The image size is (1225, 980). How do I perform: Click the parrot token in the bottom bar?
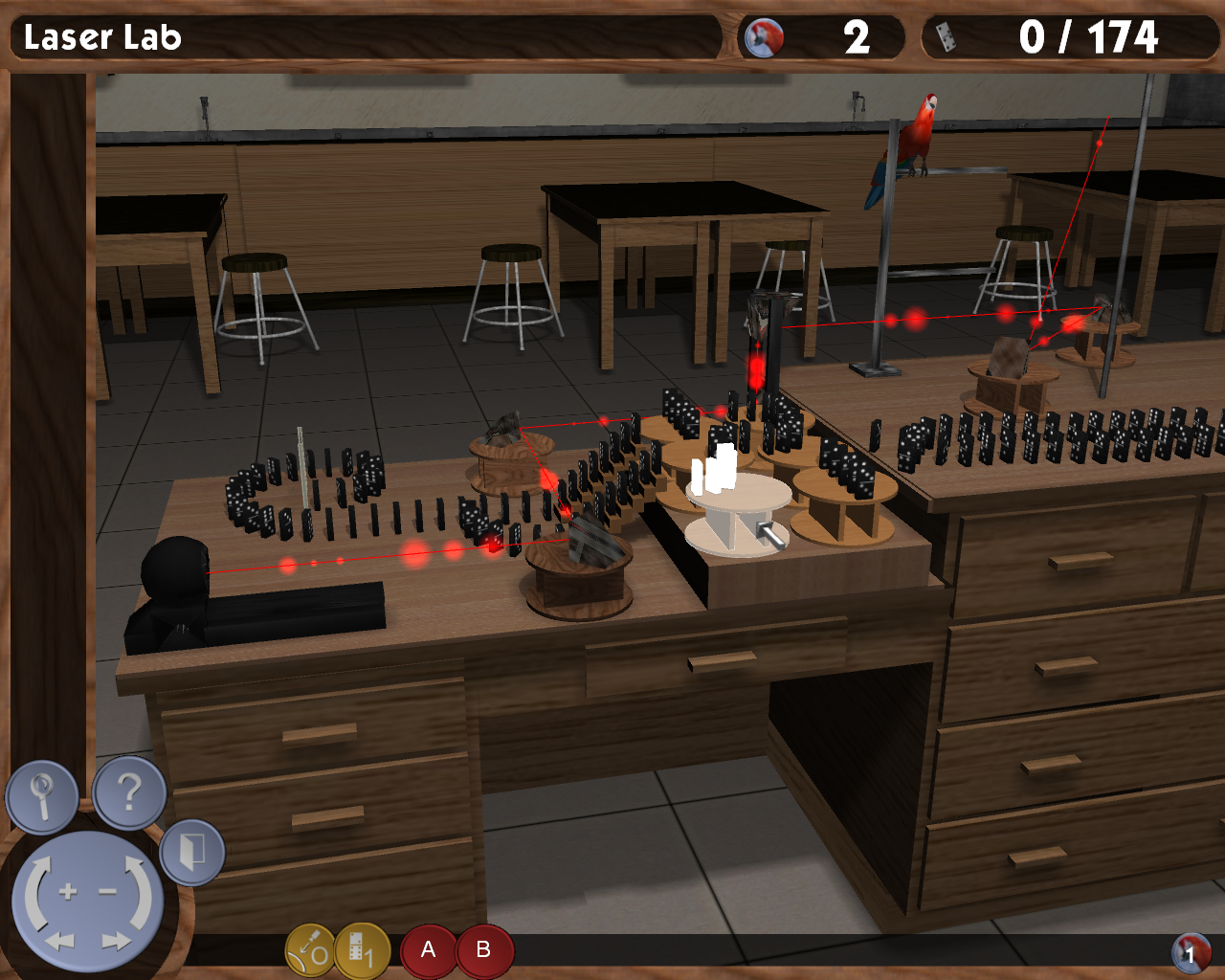(1191, 952)
